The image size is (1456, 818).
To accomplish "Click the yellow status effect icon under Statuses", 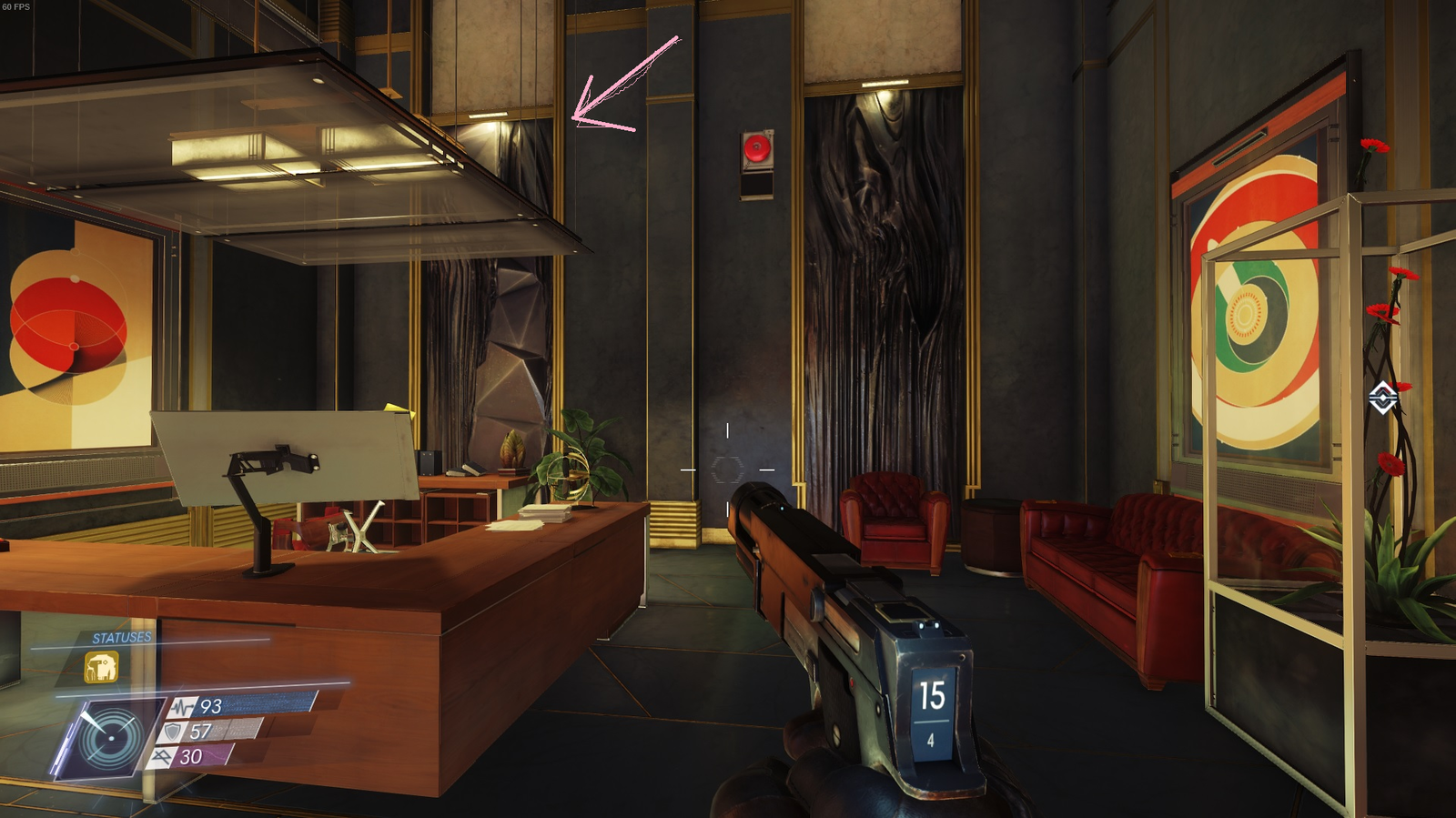I will (x=101, y=667).
